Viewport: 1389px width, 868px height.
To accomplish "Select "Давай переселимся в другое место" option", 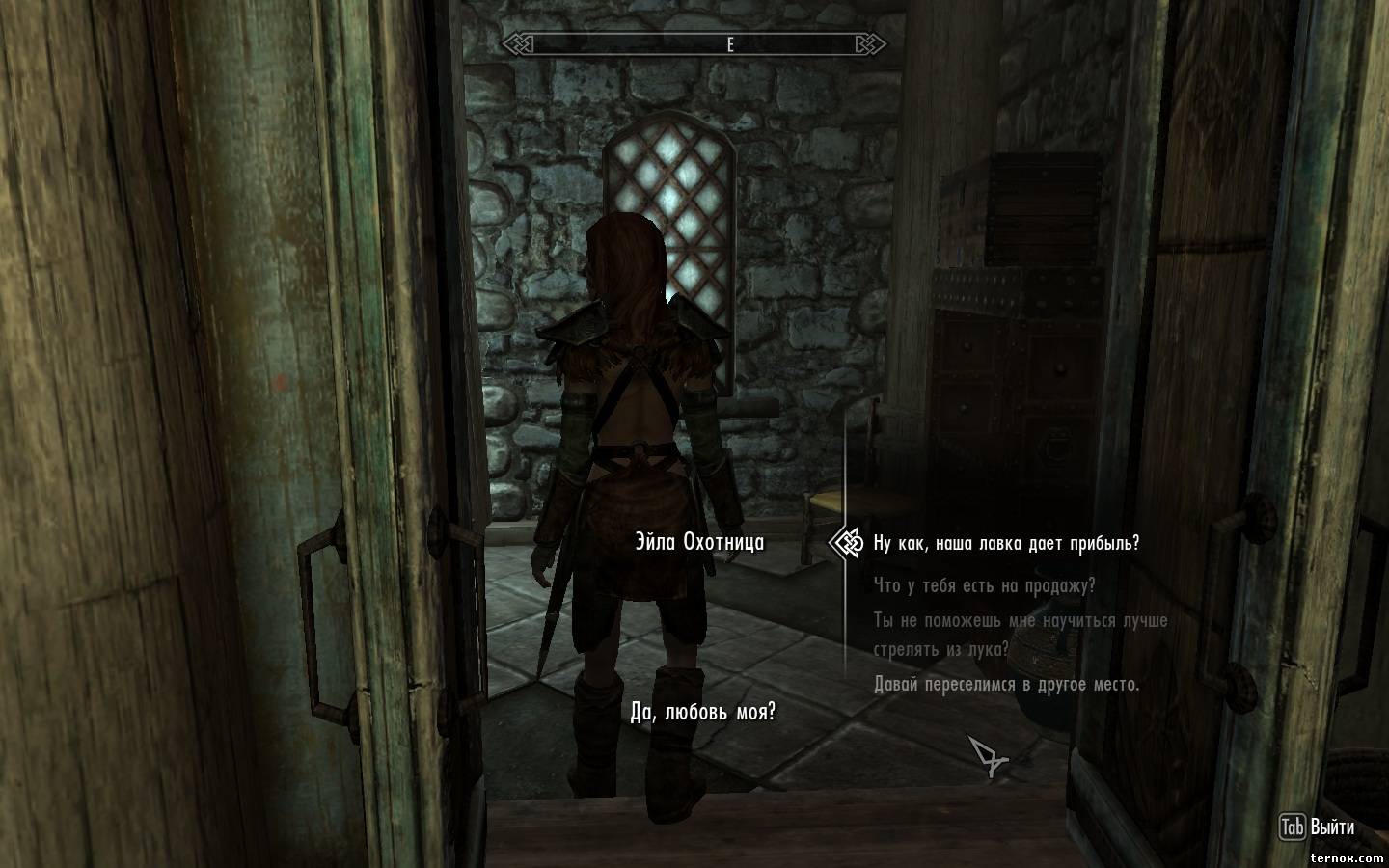I will click(1006, 685).
